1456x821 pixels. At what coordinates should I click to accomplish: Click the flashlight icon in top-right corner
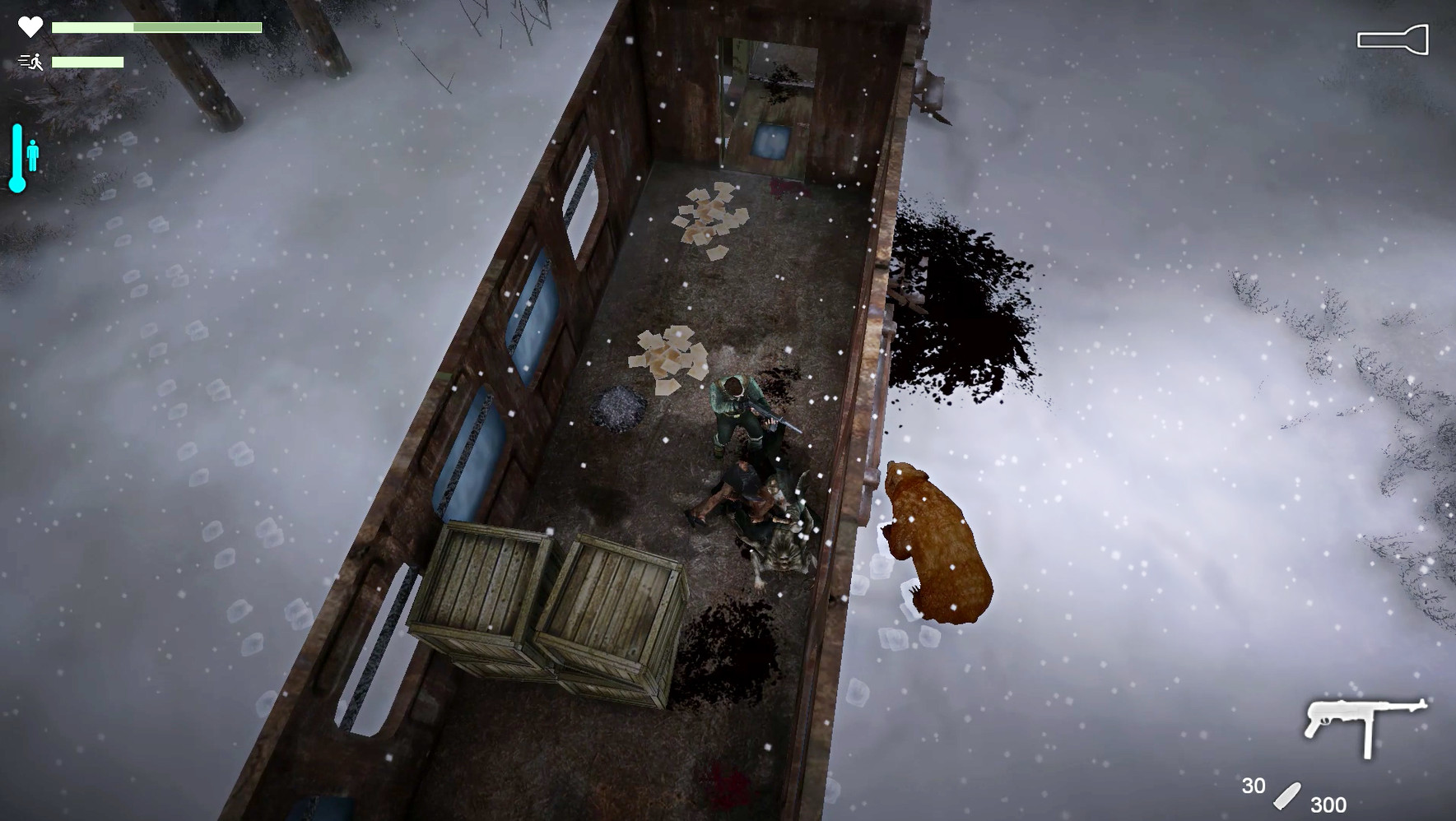pos(1394,39)
